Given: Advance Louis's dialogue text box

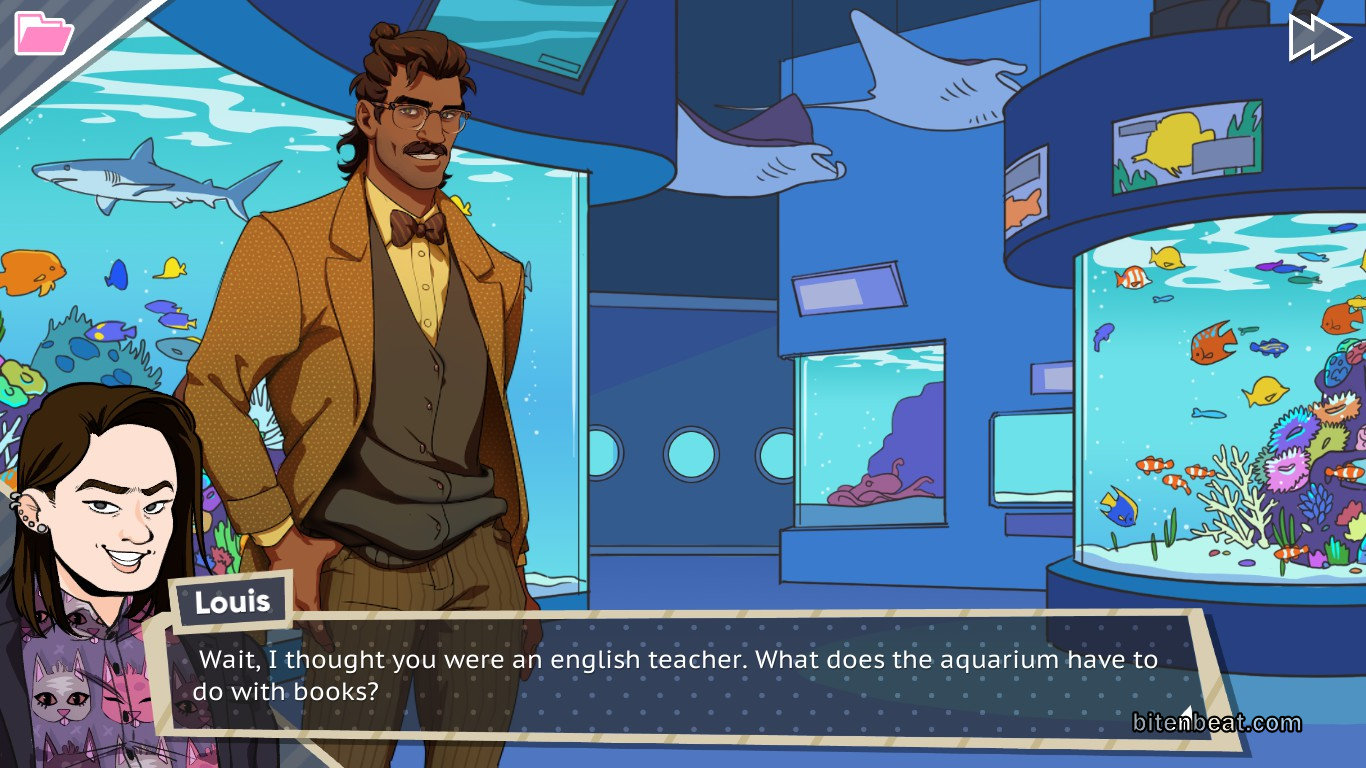Looking at the screenshot, I should click(680, 675).
